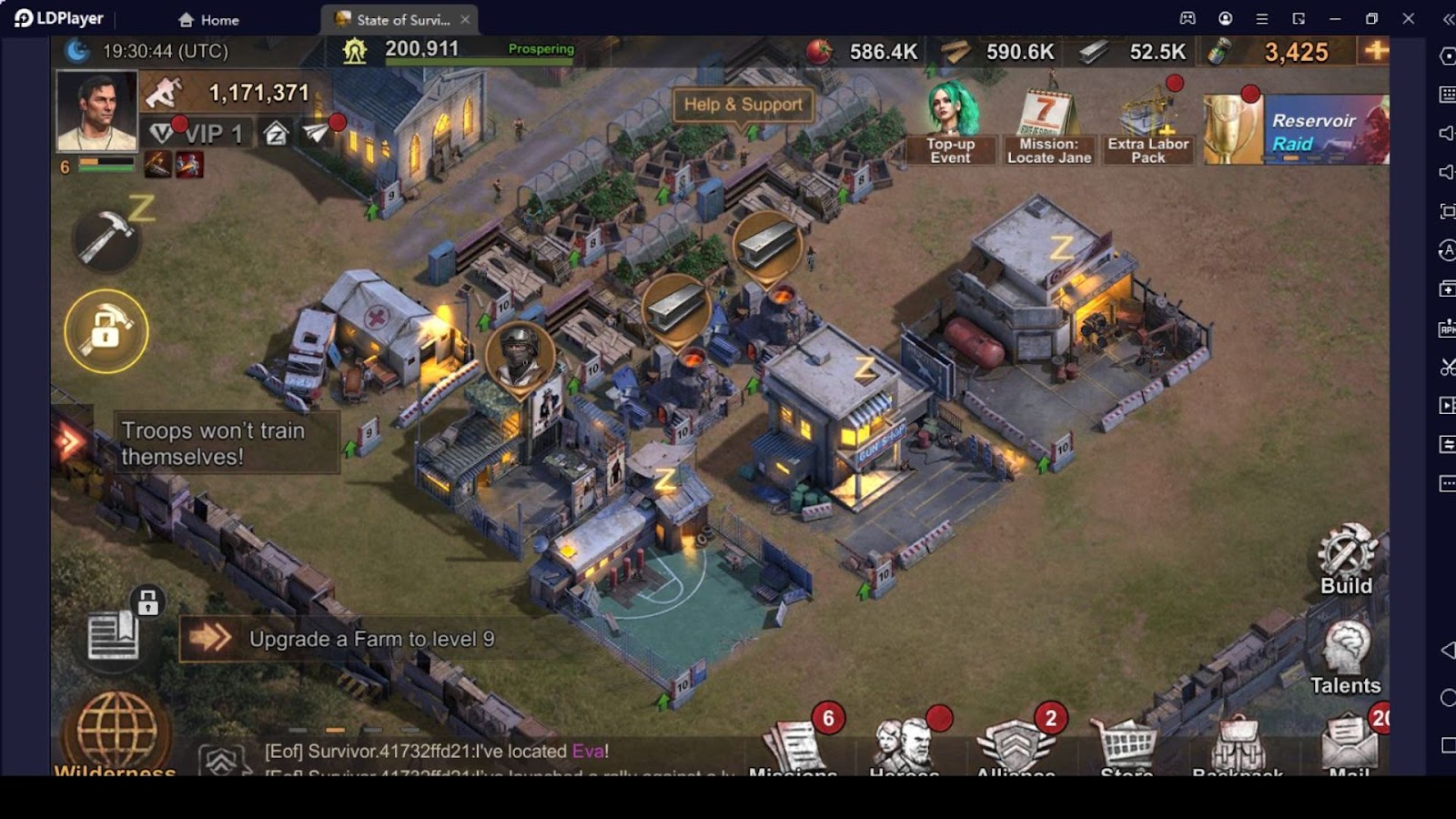
Task: Open the Build menu
Action: tap(1346, 559)
